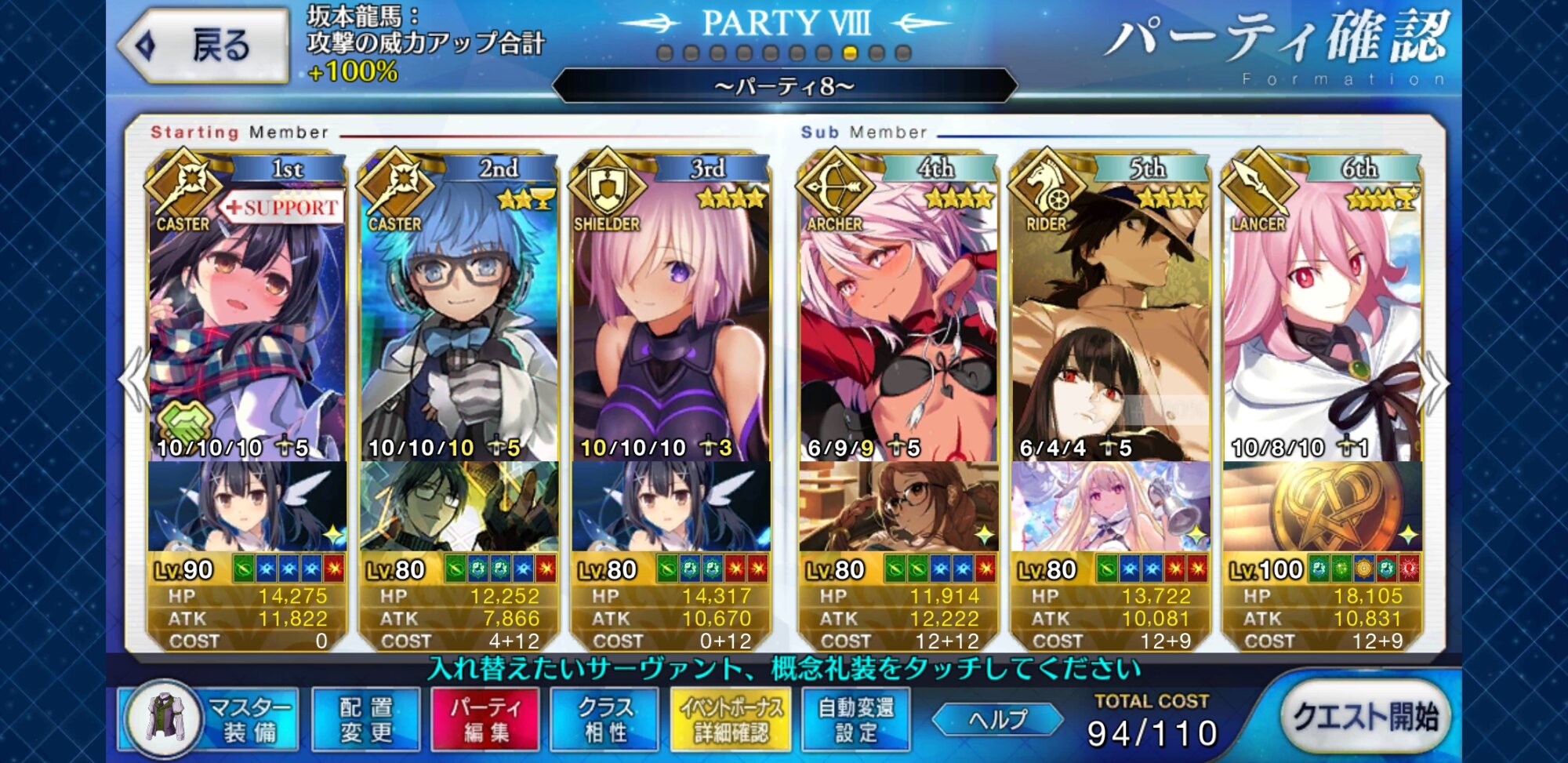Image resolution: width=1568 pixels, height=763 pixels.
Task: Select the 1st slot support Caster card
Action: click(247, 329)
